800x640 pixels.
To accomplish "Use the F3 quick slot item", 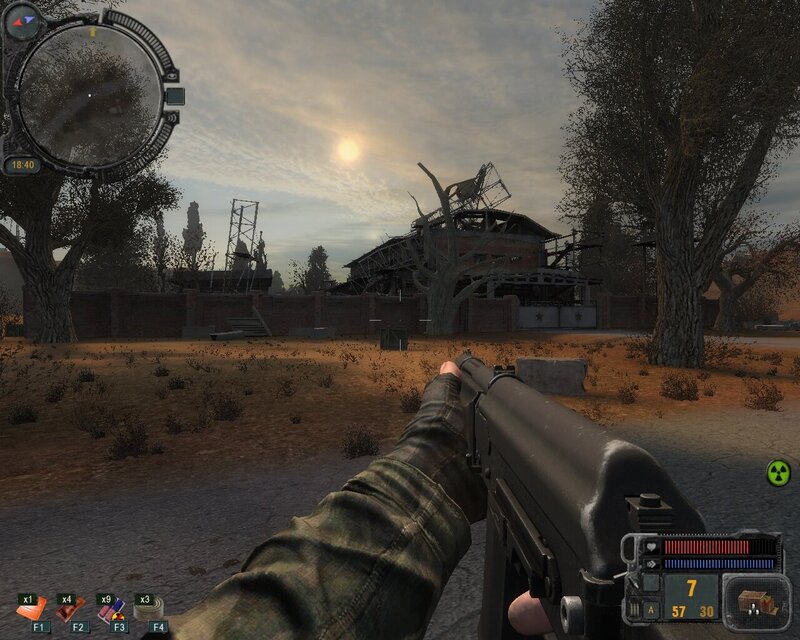I will [110, 609].
